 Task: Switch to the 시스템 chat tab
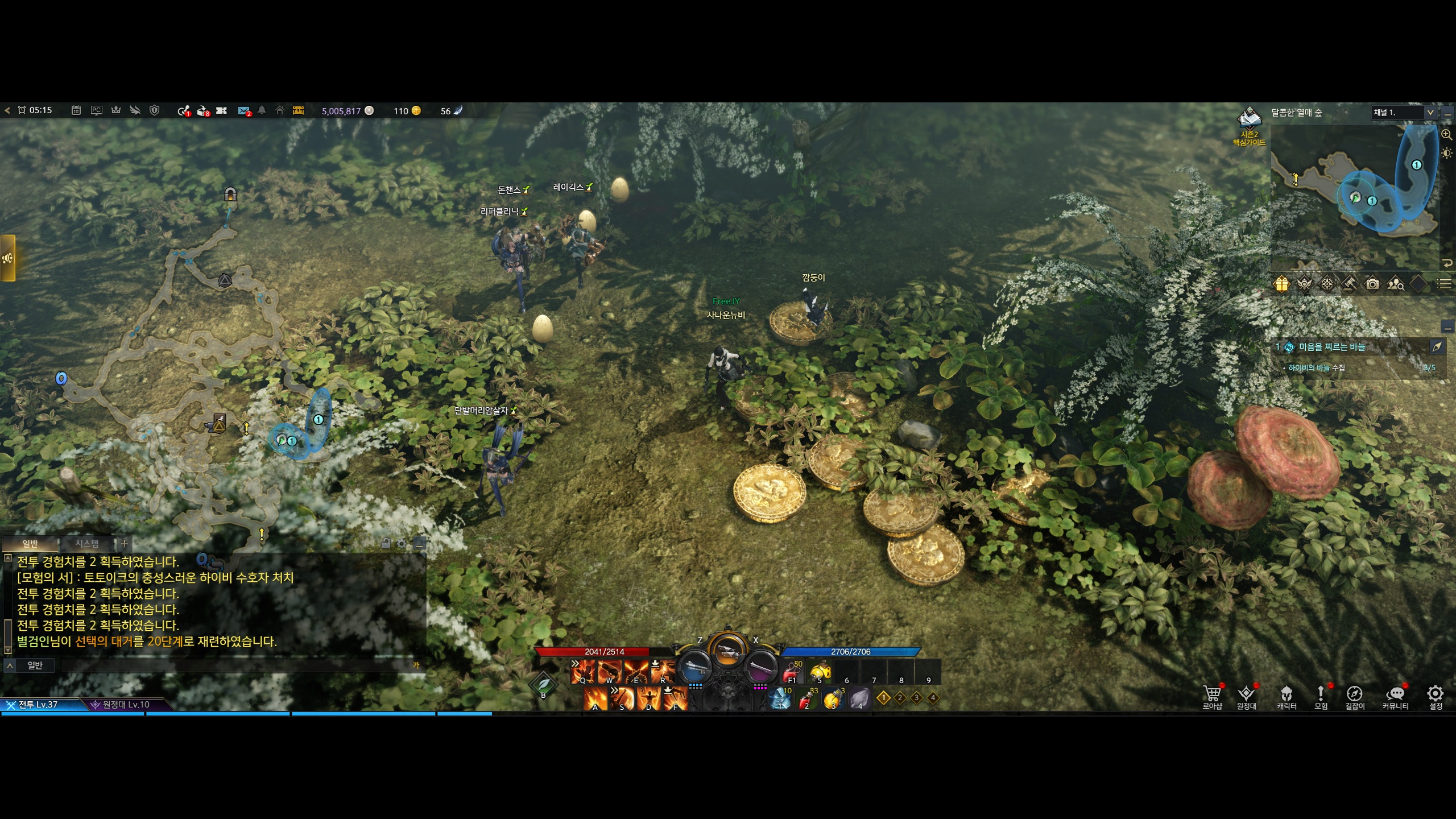pyautogui.click(x=87, y=544)
